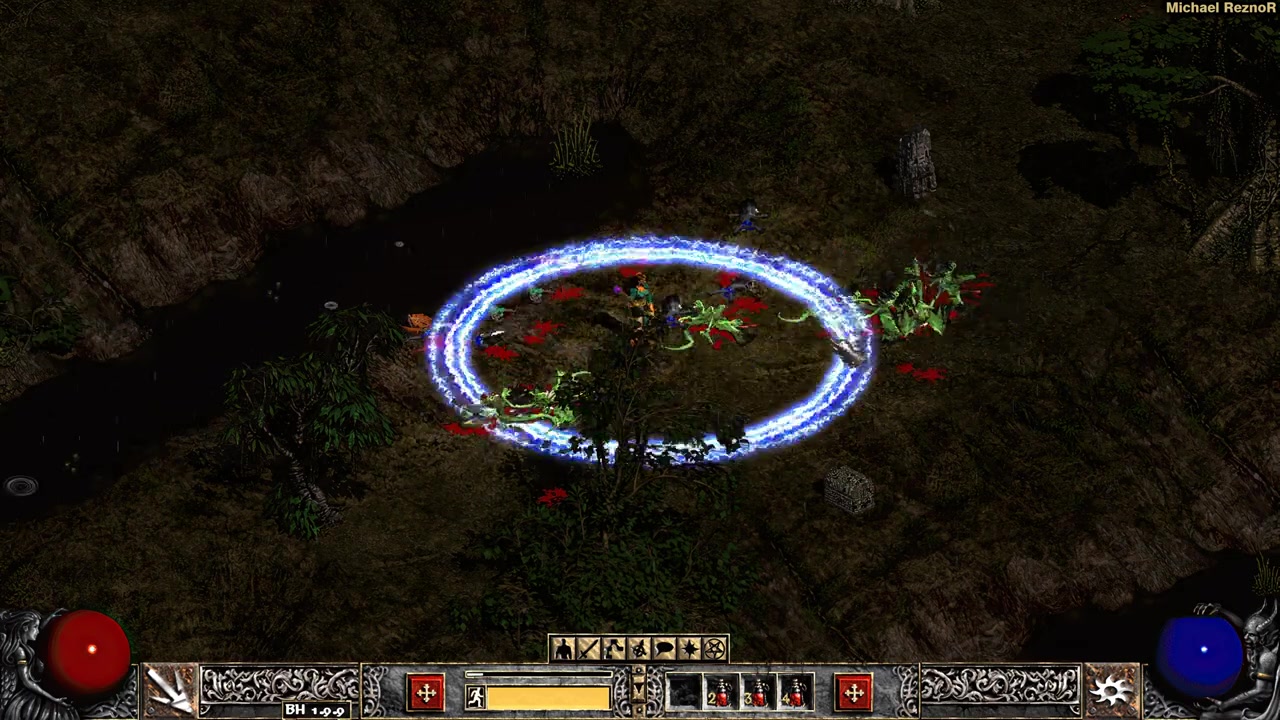This screenshot has width=1280, height=720.
Task: Use the red potion in belt slot 4
Action: pos(797,693)
